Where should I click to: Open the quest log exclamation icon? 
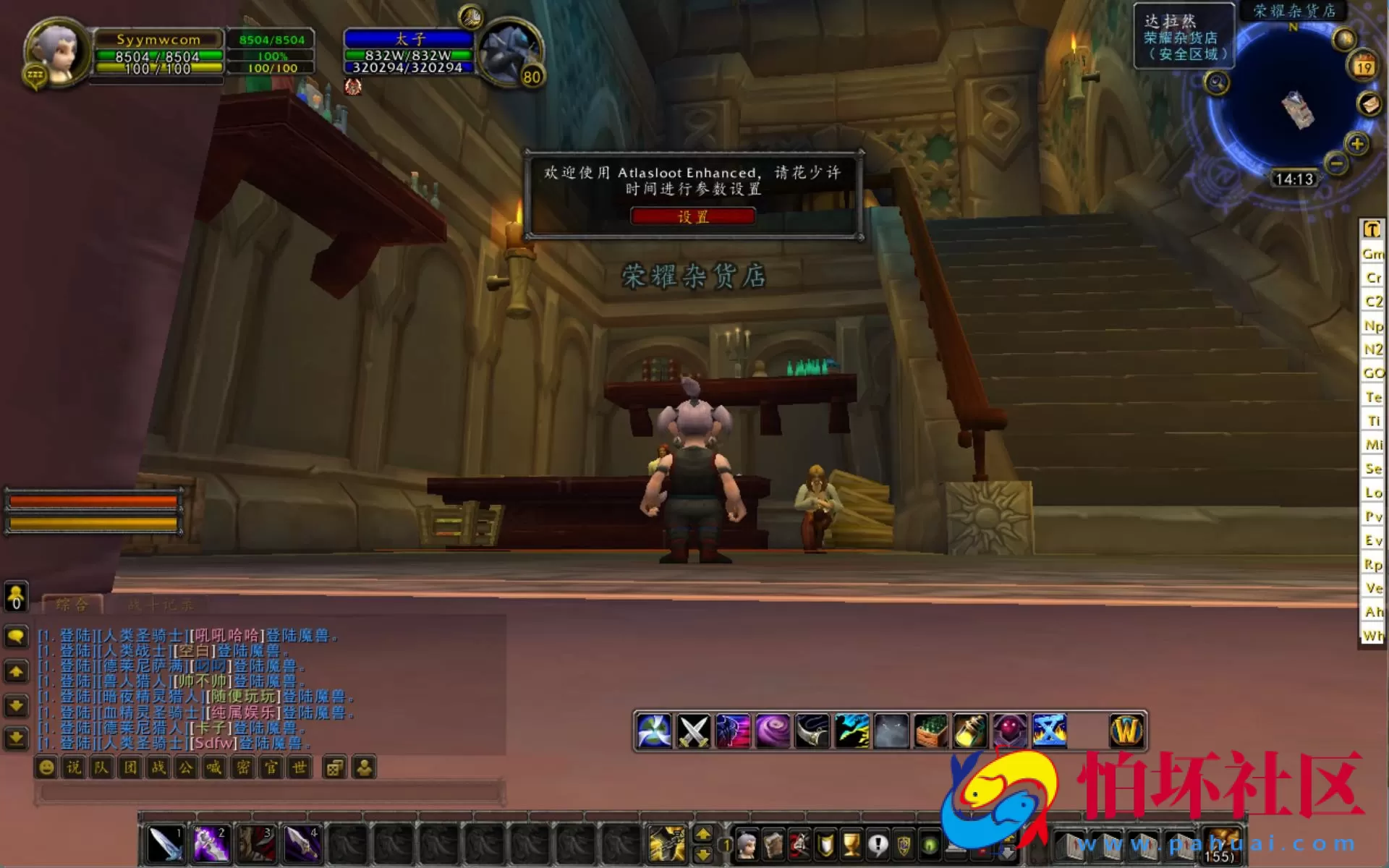878,846
